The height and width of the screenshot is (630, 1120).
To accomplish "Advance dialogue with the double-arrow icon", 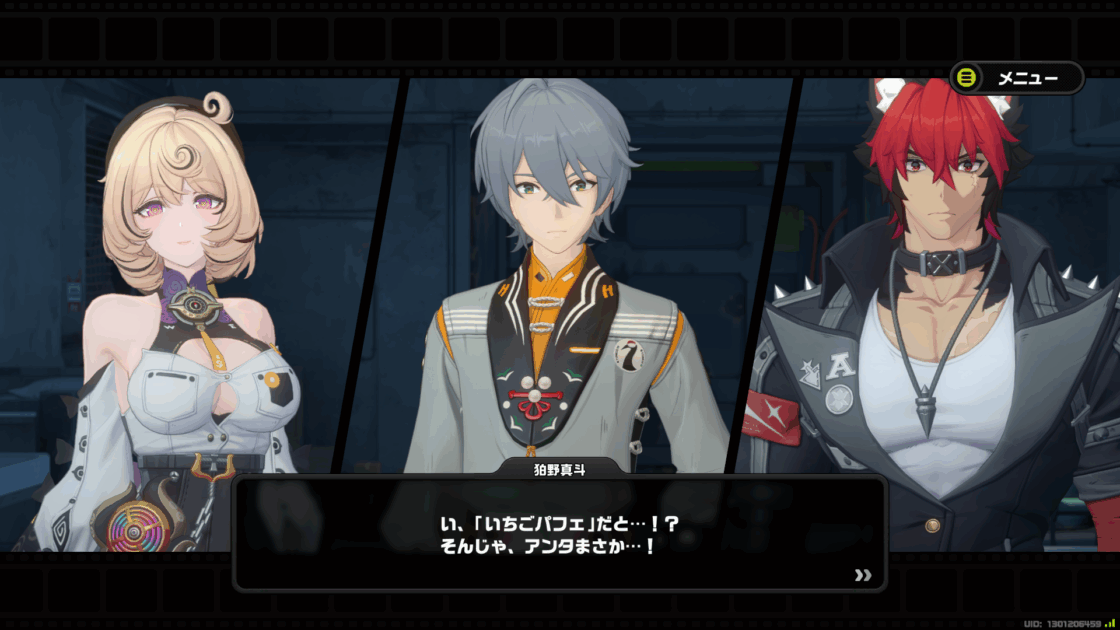I will (x=863, y=575).
